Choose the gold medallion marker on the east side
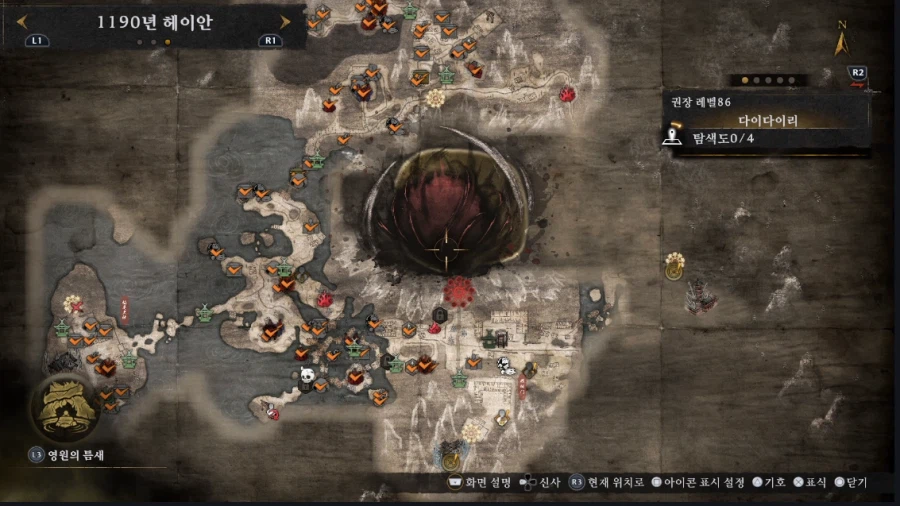The width and height of the screenshot is (900, 506). point(675,262)
